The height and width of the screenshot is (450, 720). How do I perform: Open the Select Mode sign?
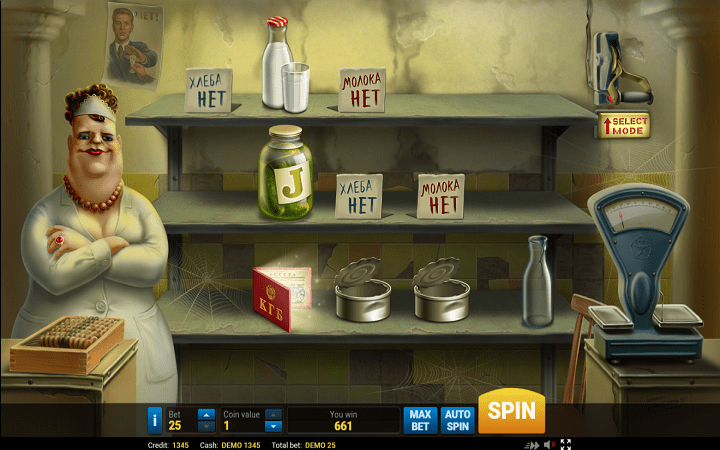tap(624, 125)
